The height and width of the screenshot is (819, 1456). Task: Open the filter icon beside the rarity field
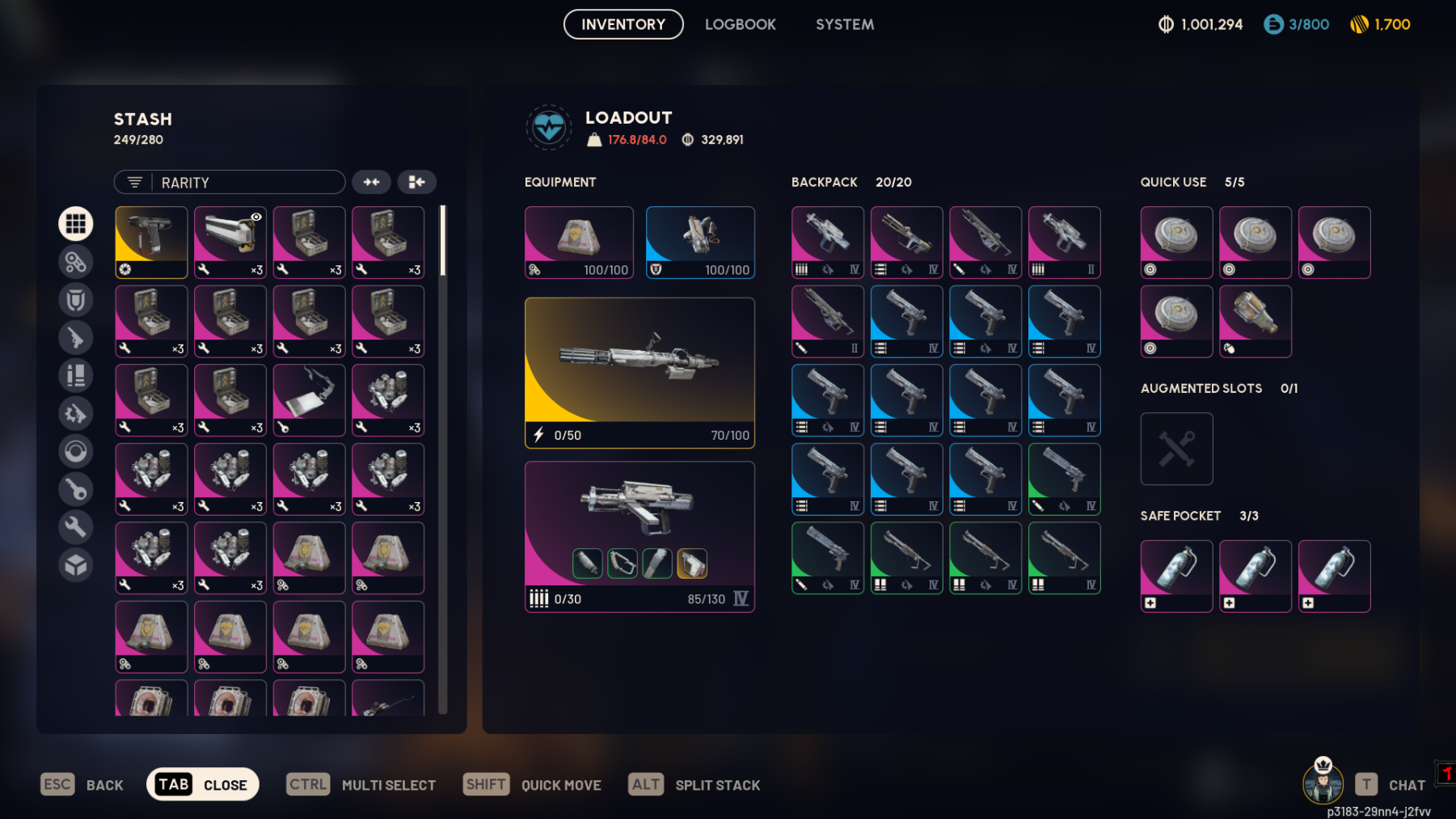(x=134, y=182)
